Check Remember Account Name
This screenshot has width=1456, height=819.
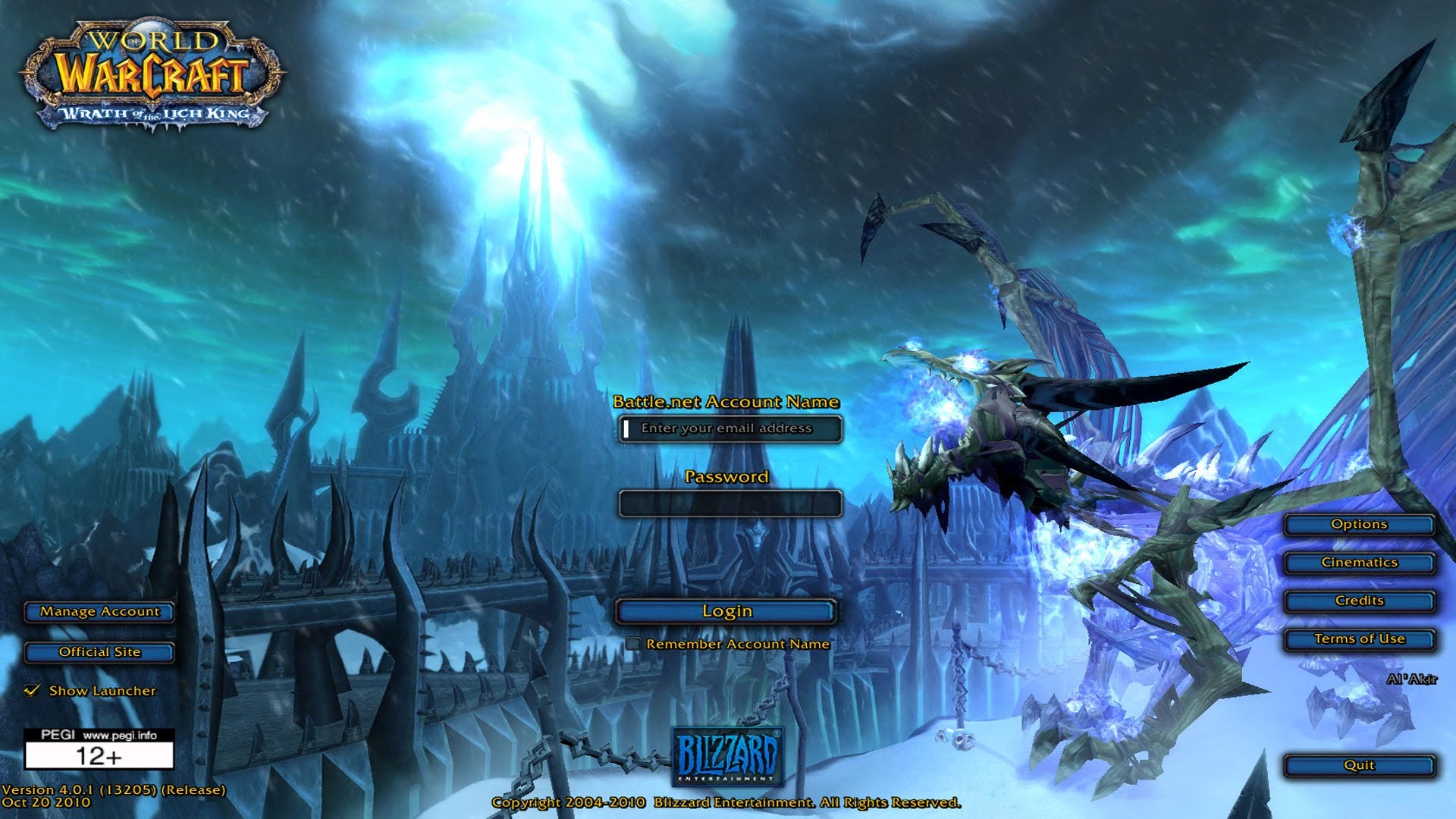(635, 642)
